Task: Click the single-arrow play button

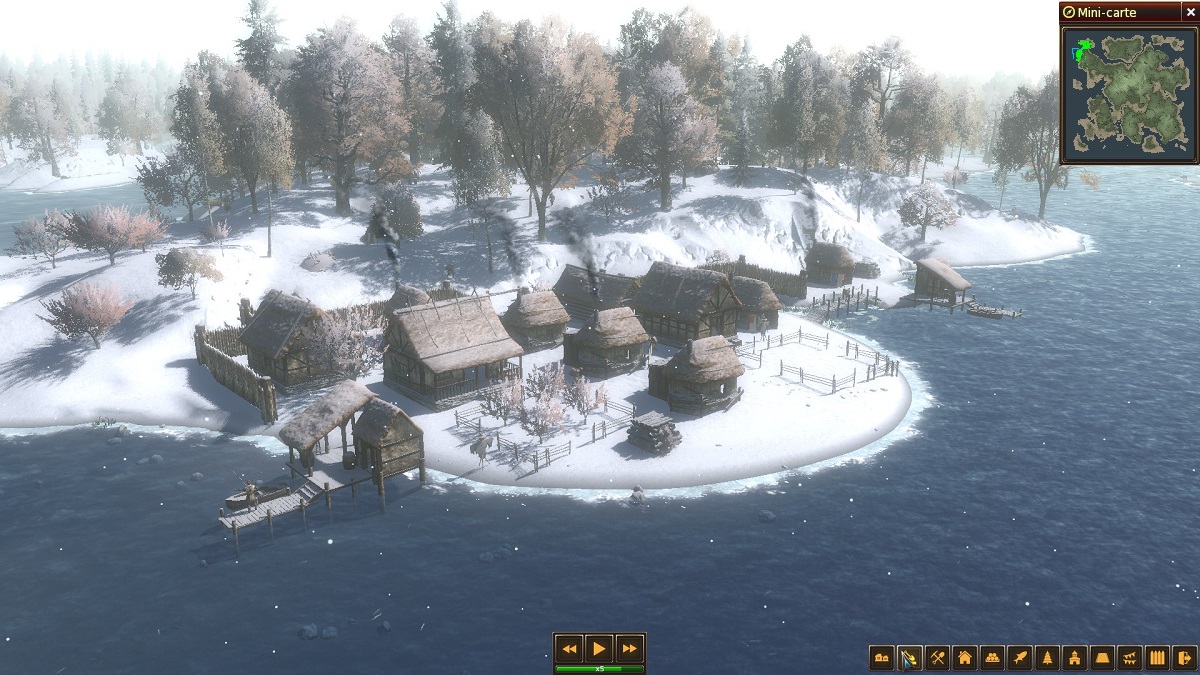Action: click(x=599, y=647)
